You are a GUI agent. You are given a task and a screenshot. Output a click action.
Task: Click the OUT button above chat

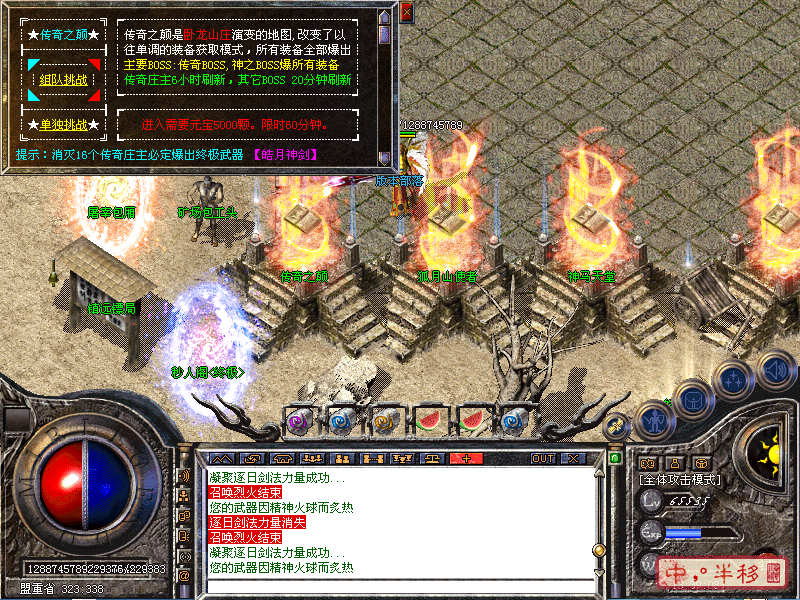coord(542,458)
